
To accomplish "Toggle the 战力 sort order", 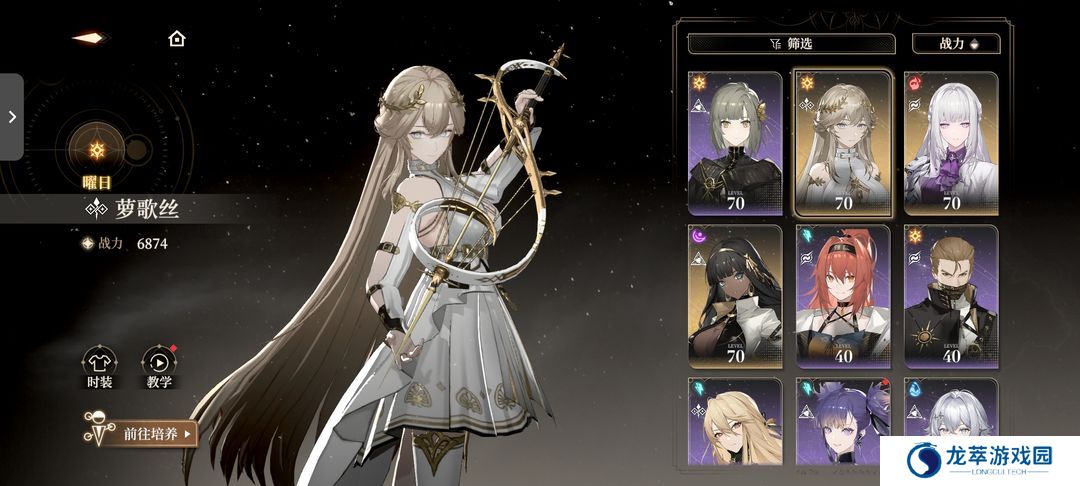I will 955,43.
